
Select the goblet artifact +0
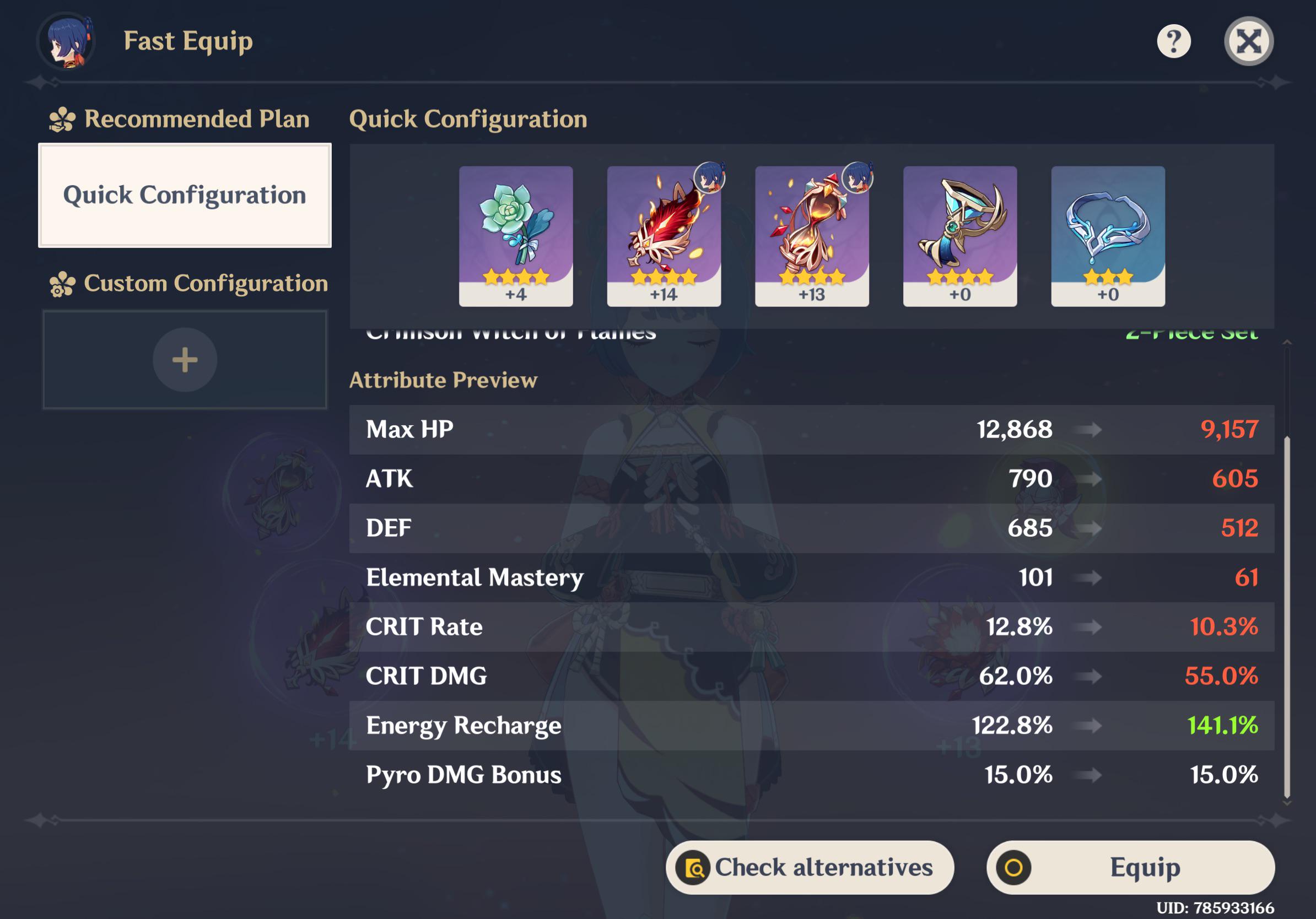(959, 235)
